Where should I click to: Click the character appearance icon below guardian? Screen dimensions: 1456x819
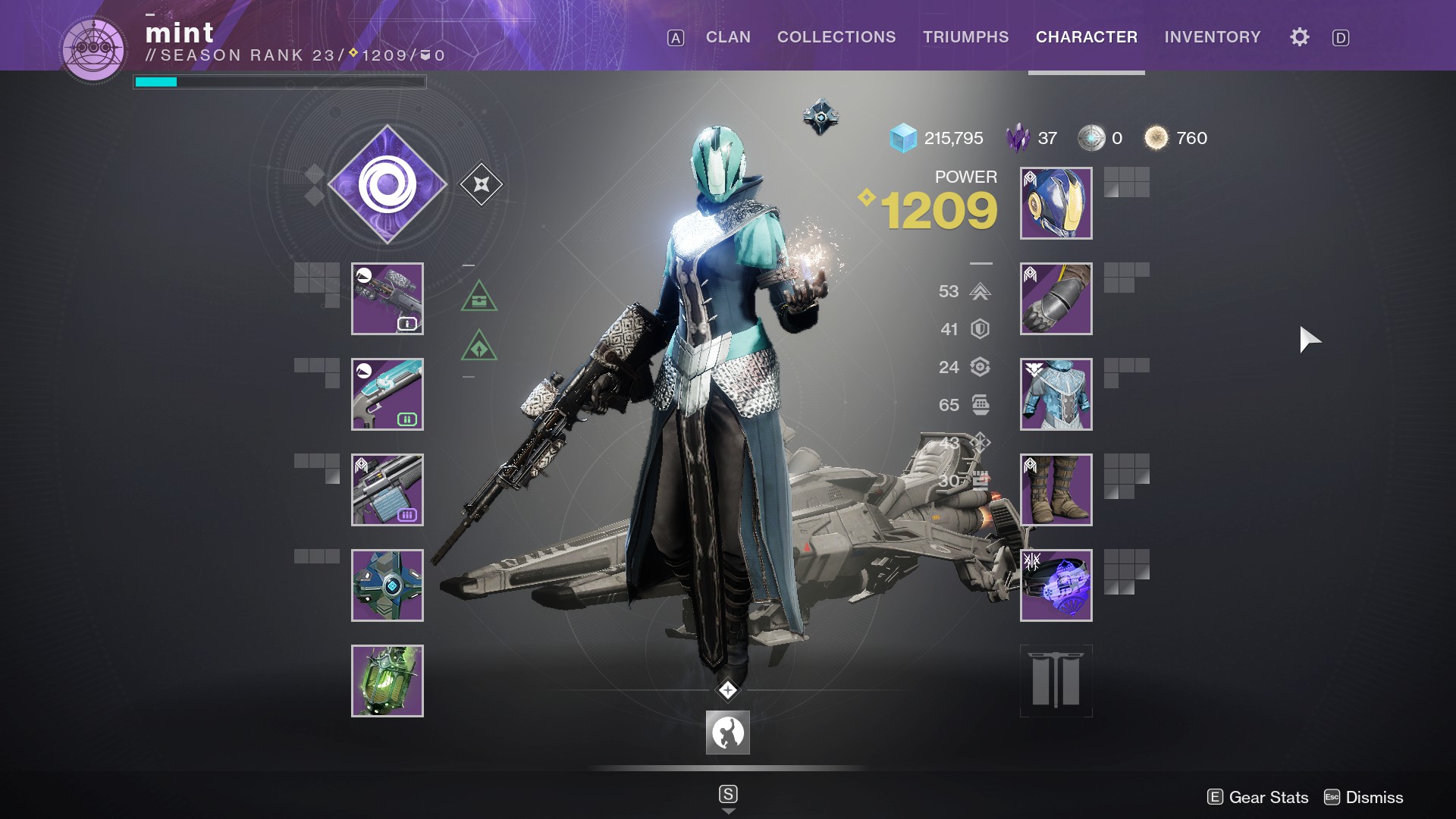pos(727,733)
